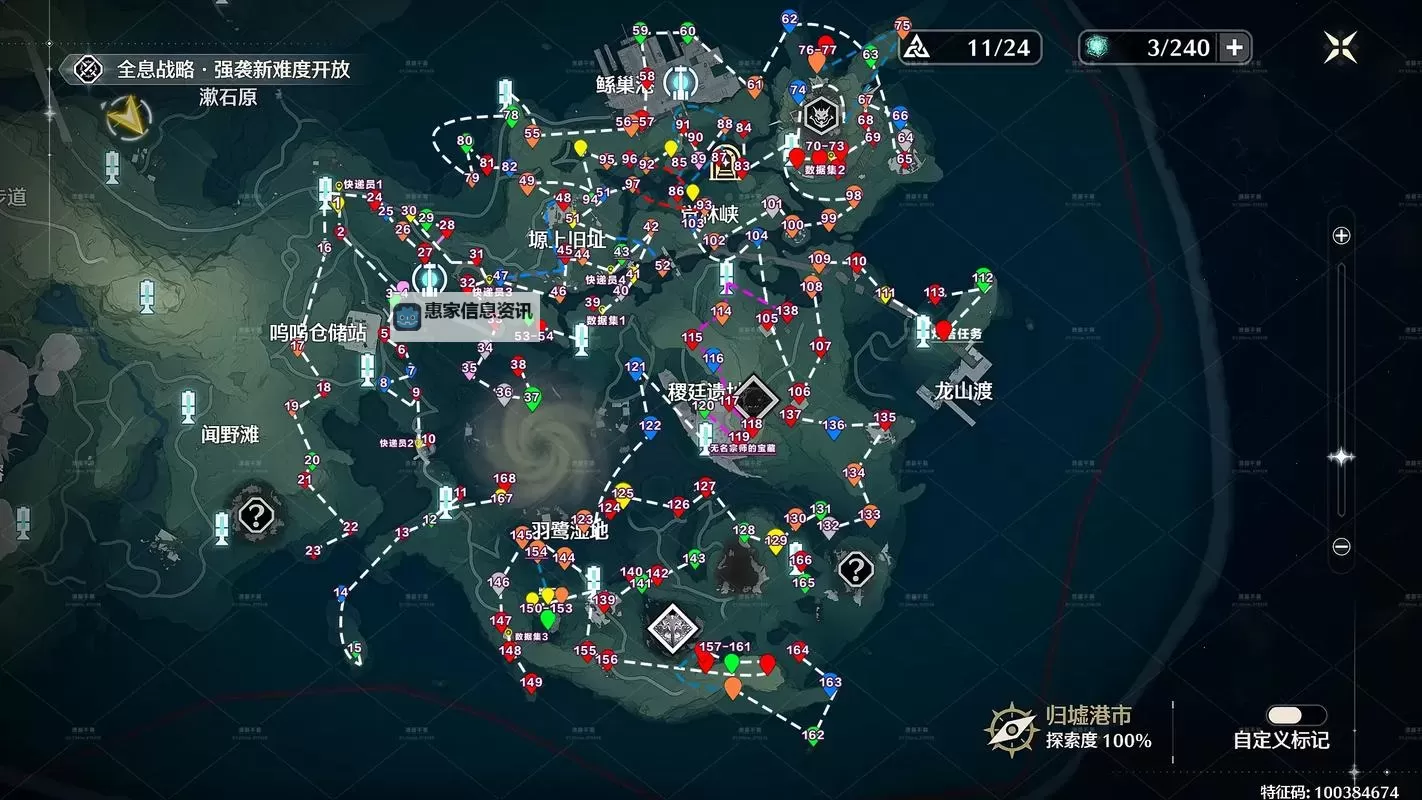Open the 11/24 collectible counter
This screenshot has height=800, width=1422.
click(x=970, y=47)
